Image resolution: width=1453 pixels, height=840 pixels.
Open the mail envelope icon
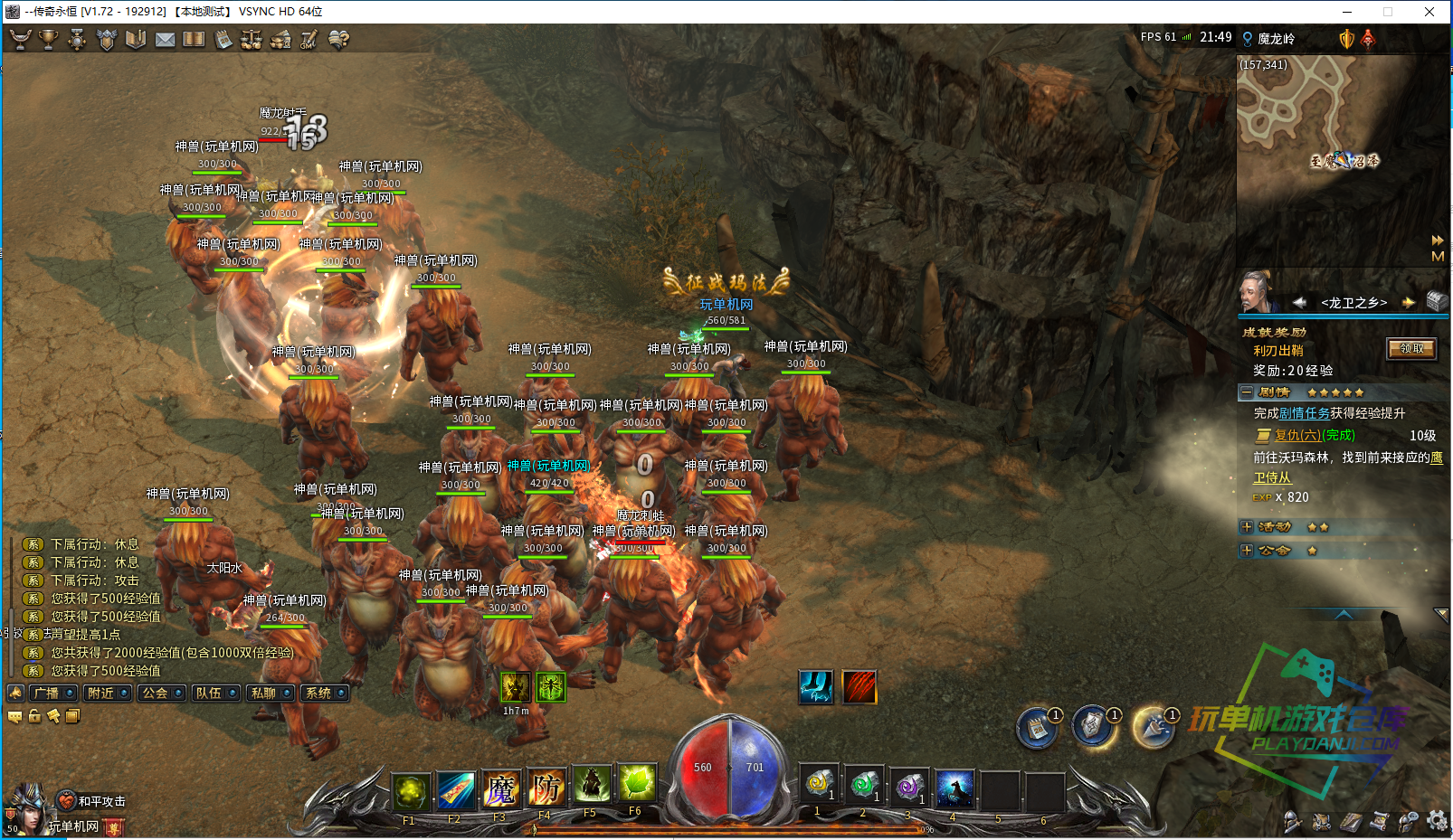(x=165, y=40)
